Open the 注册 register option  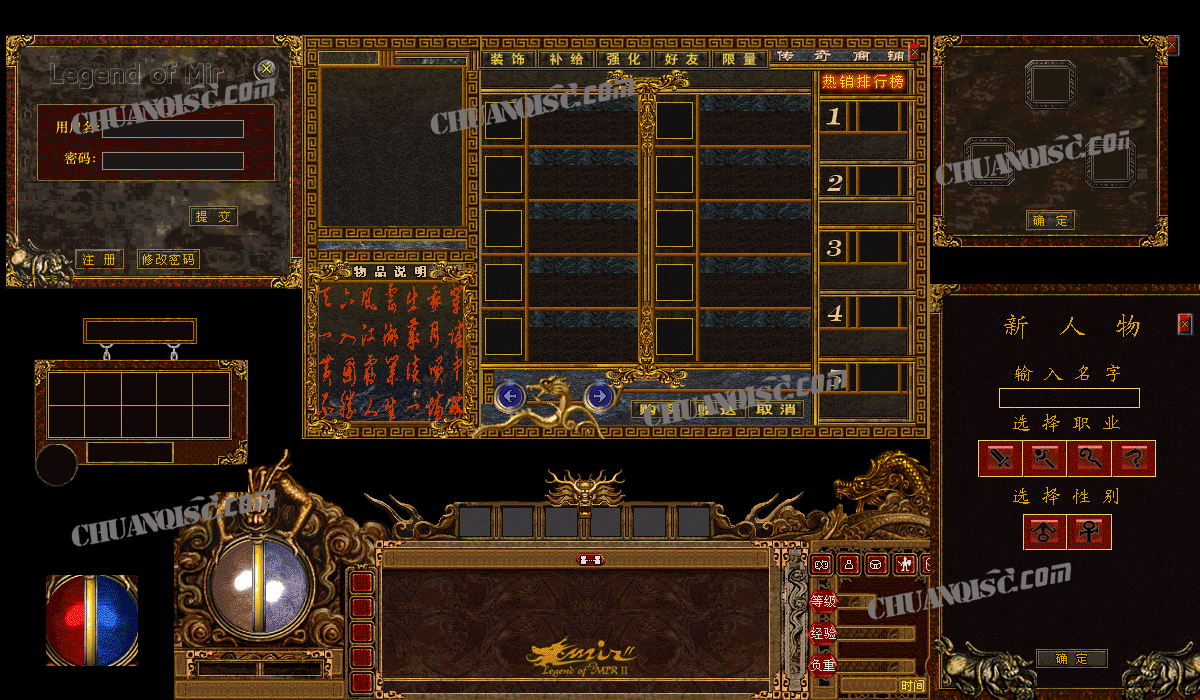(x=99, y=260)
